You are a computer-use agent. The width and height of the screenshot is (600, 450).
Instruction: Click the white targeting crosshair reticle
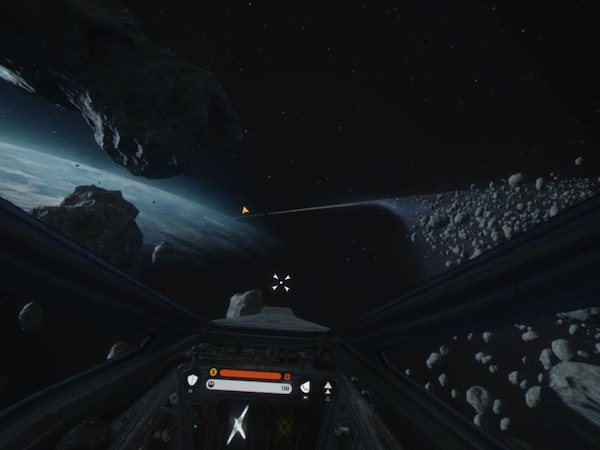coord(281,283)
